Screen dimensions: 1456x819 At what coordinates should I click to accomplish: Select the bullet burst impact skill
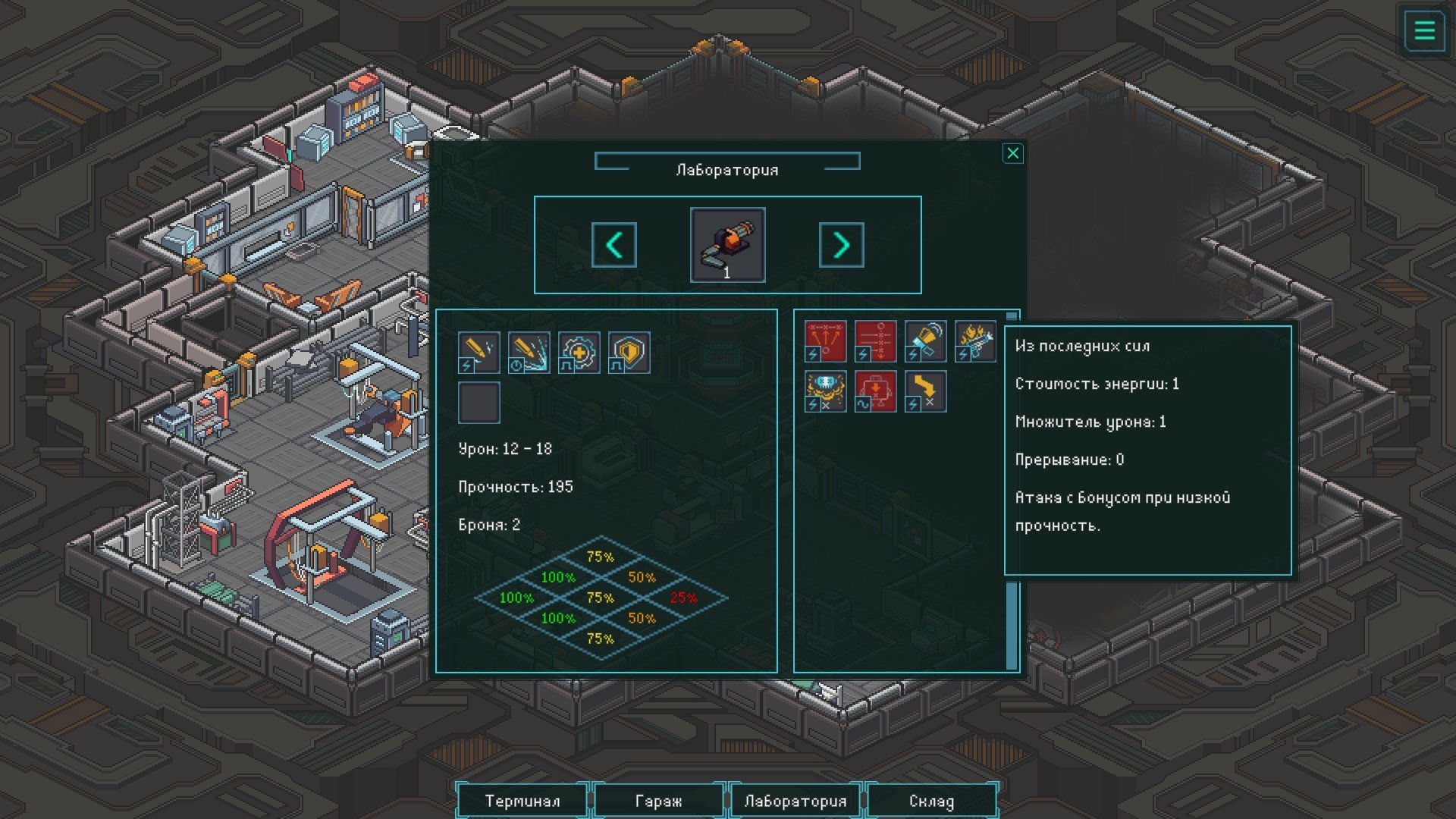[x=529, y=353]
